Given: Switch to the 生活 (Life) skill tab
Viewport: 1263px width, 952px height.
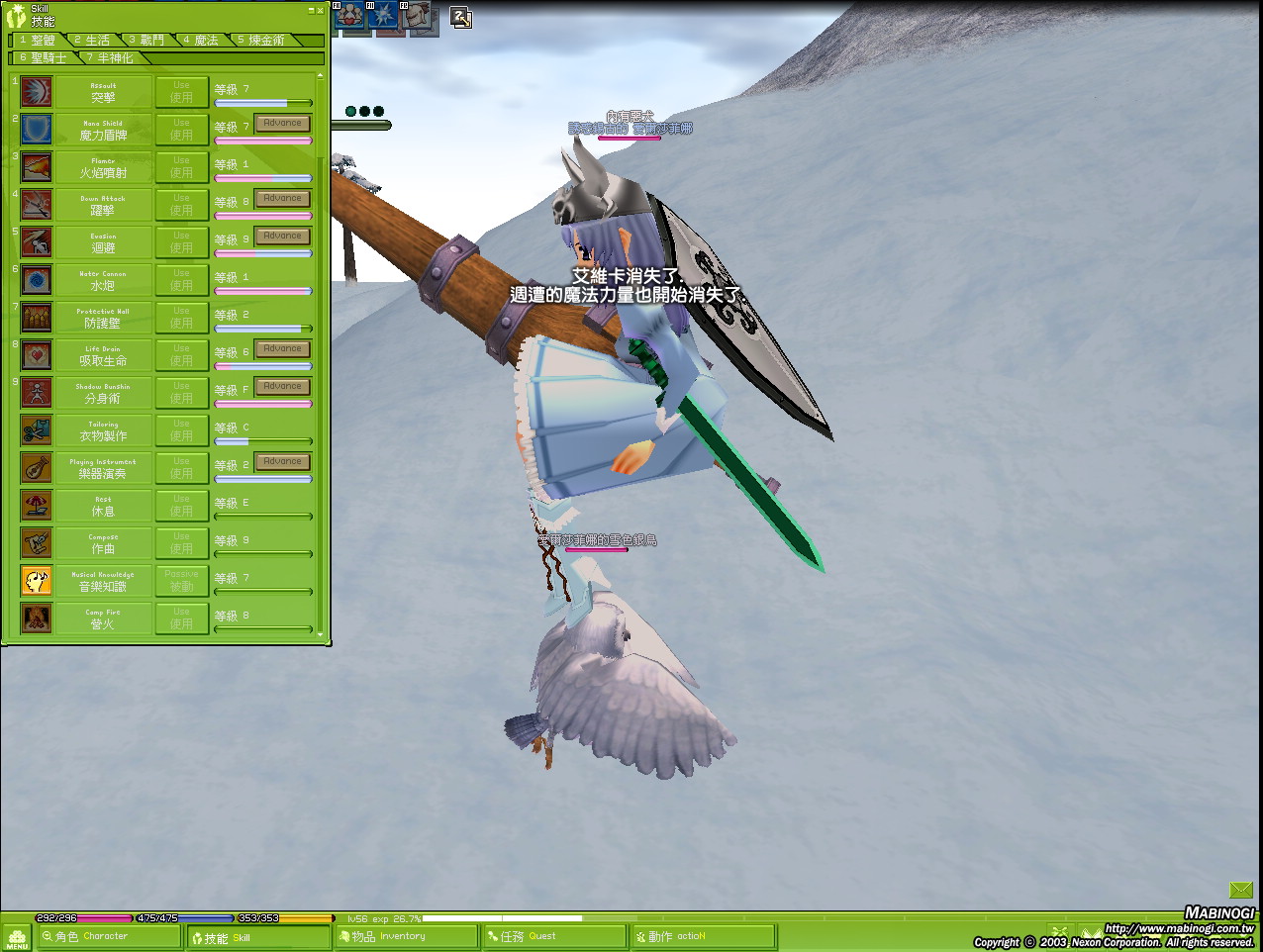Looking at the screenshot, I should (x=95, y=41).
